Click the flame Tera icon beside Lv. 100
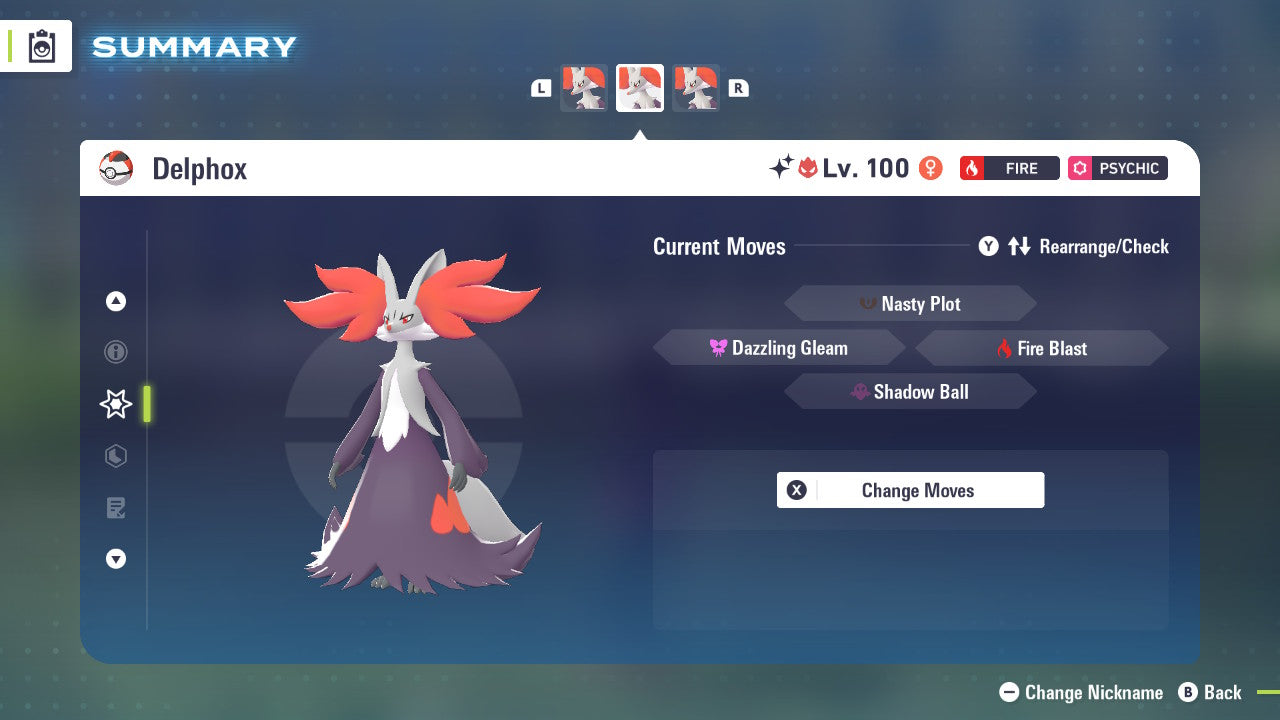The height and width of the screenshot is (720, 1280). tap(810, 168)
